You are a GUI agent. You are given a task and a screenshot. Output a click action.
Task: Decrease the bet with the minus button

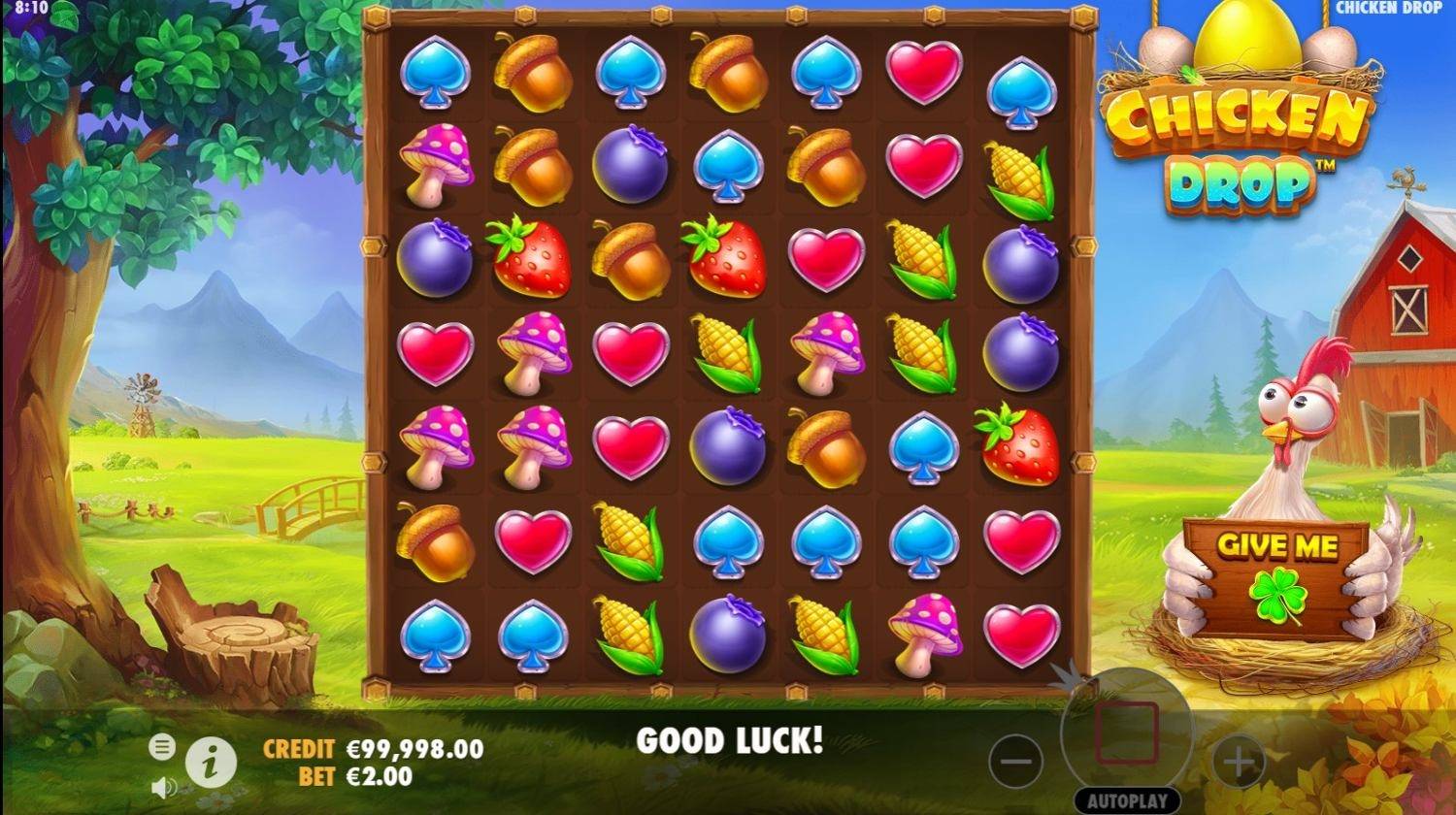(x=1015, y=762)
